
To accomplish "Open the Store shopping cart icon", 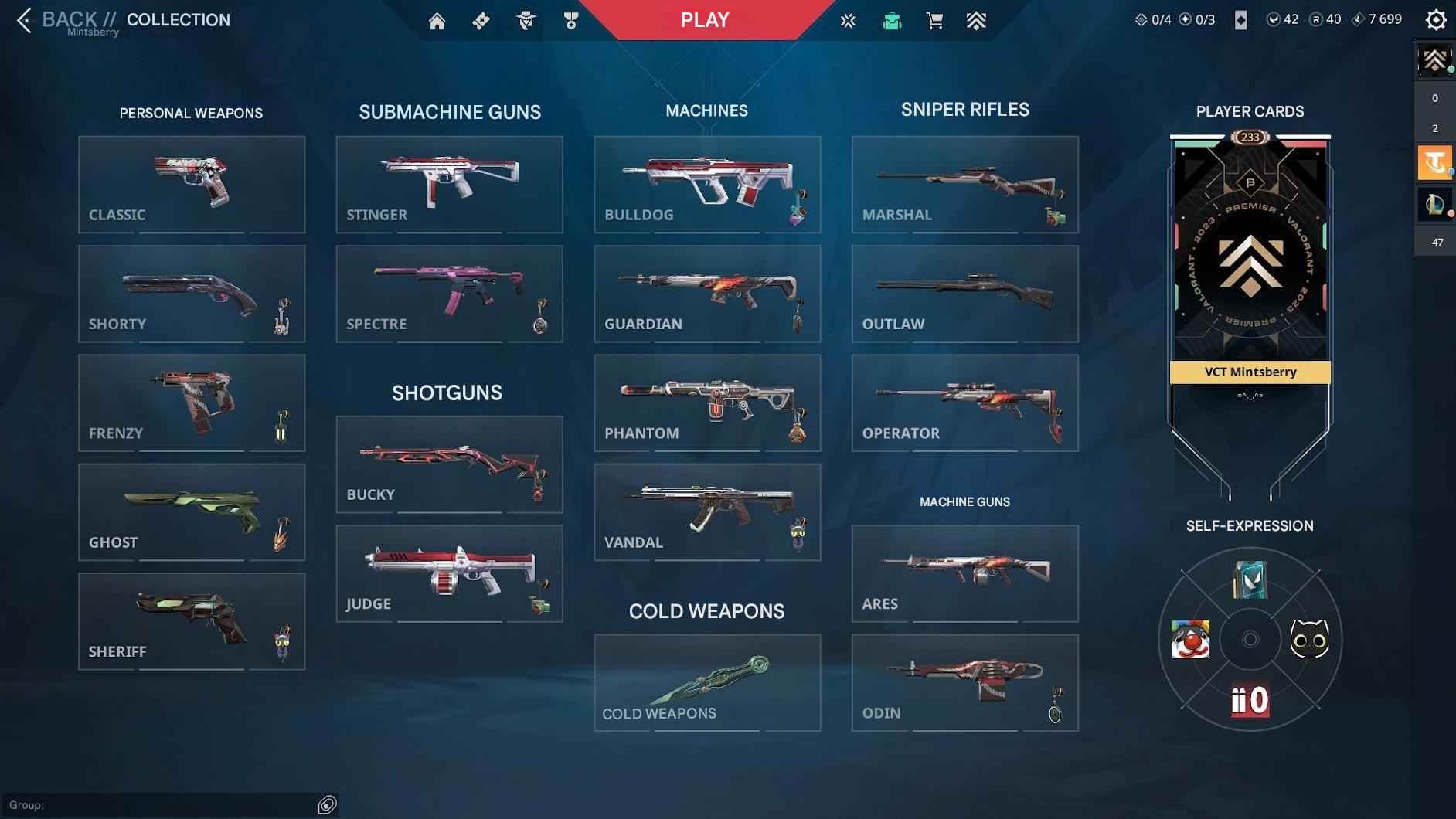I will (934, 20).
